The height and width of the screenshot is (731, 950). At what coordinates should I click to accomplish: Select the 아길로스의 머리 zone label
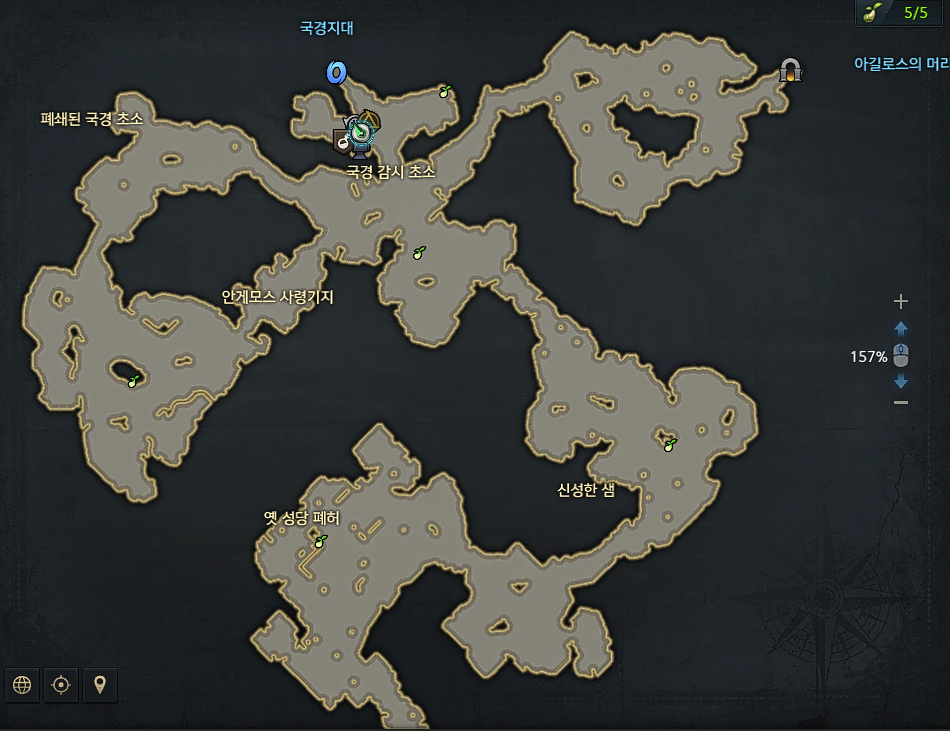[900, 64]
